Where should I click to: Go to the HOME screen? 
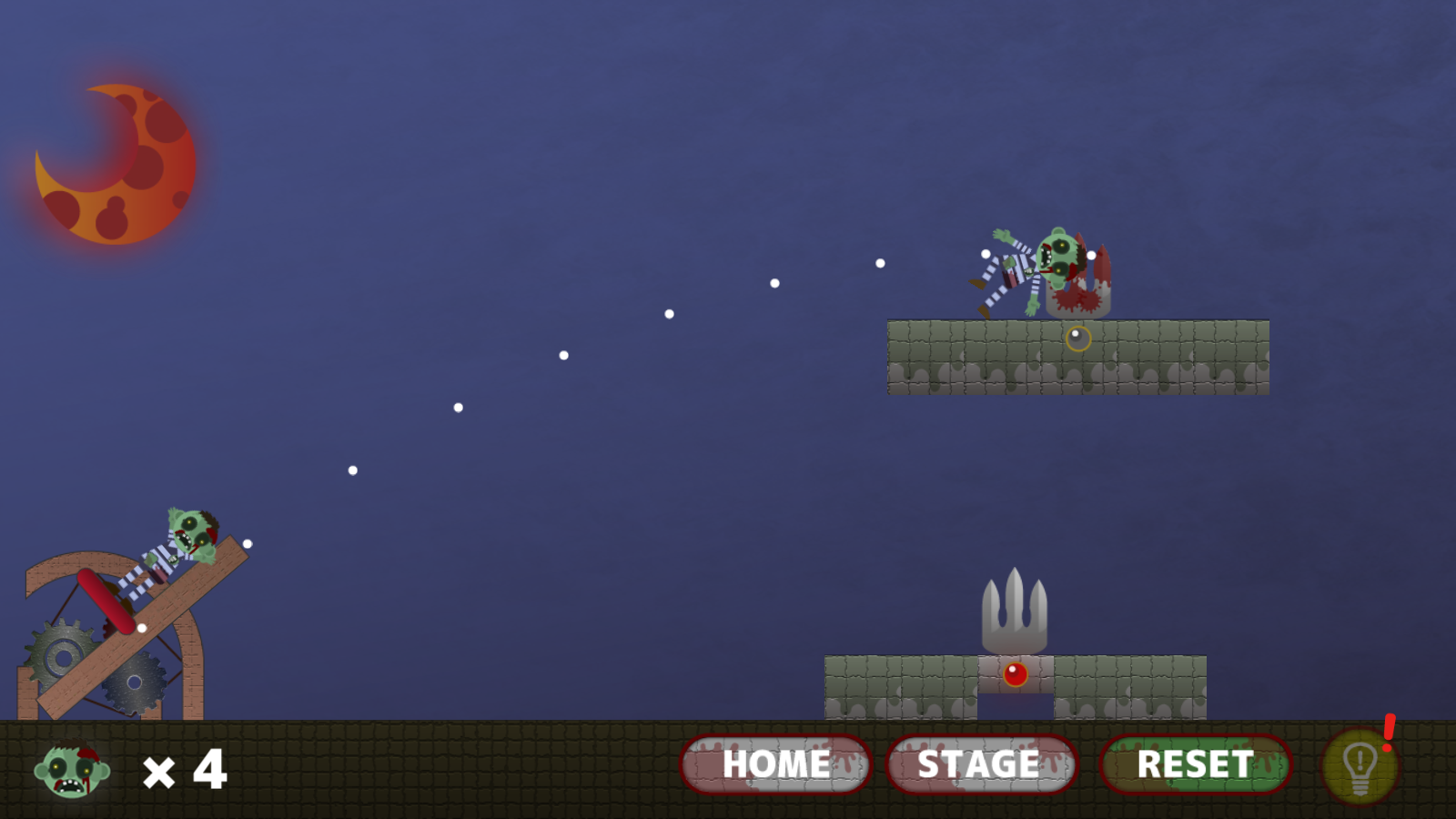point(775,764)
